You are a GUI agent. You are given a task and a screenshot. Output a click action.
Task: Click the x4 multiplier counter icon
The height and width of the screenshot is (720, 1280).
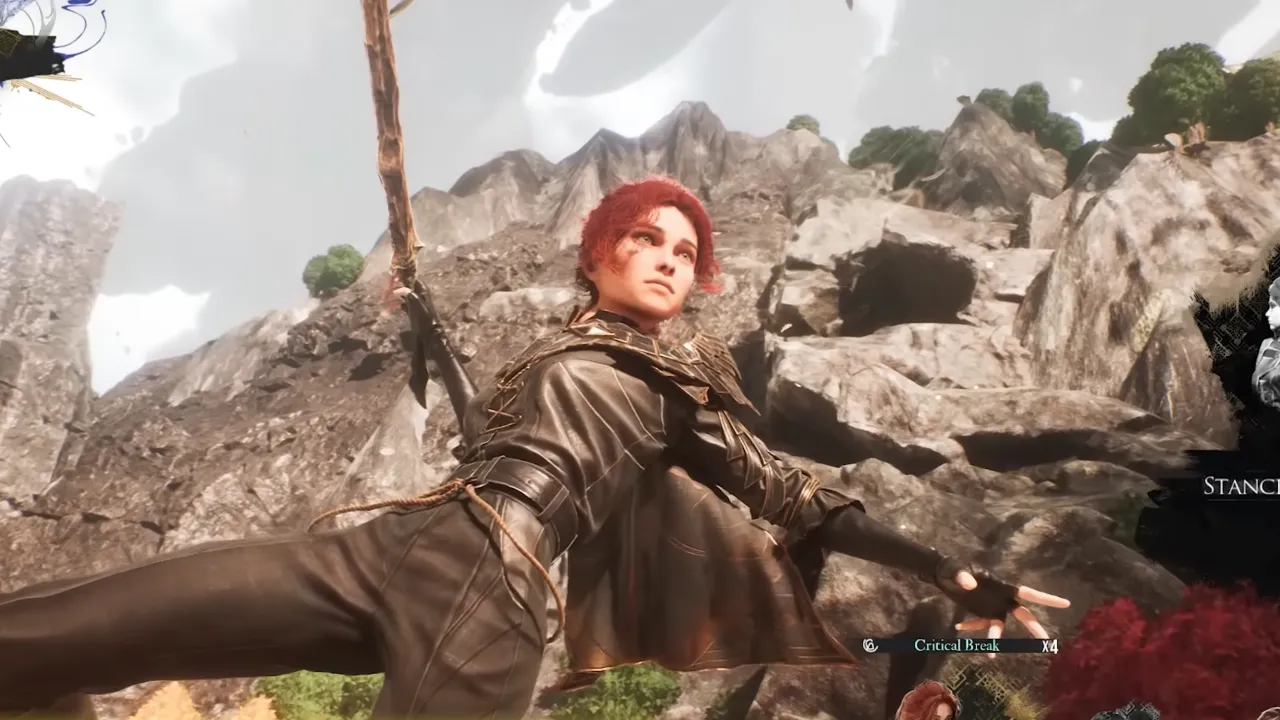(1047, 646)
